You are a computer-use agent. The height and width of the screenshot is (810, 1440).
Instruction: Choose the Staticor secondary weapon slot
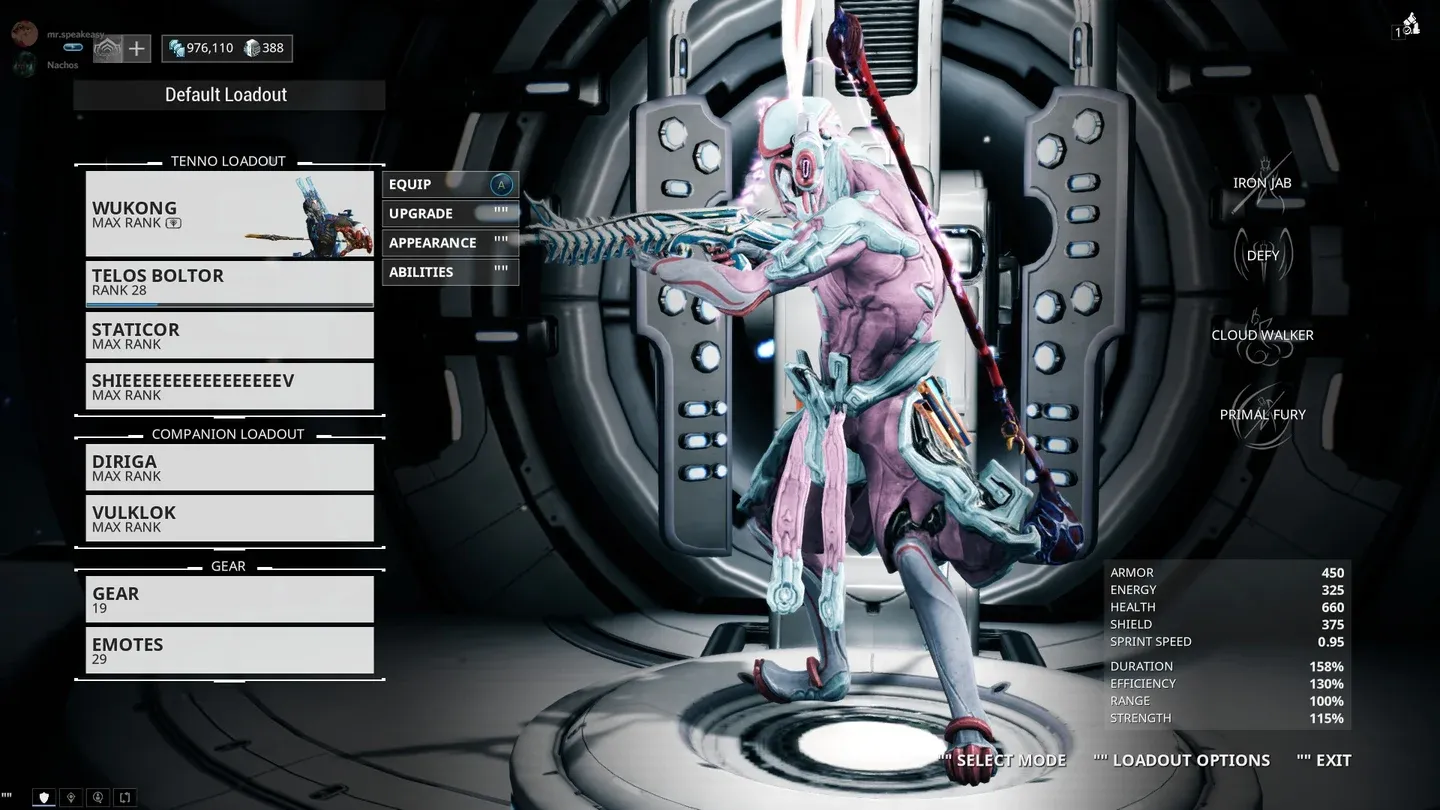tap(229, 335)
